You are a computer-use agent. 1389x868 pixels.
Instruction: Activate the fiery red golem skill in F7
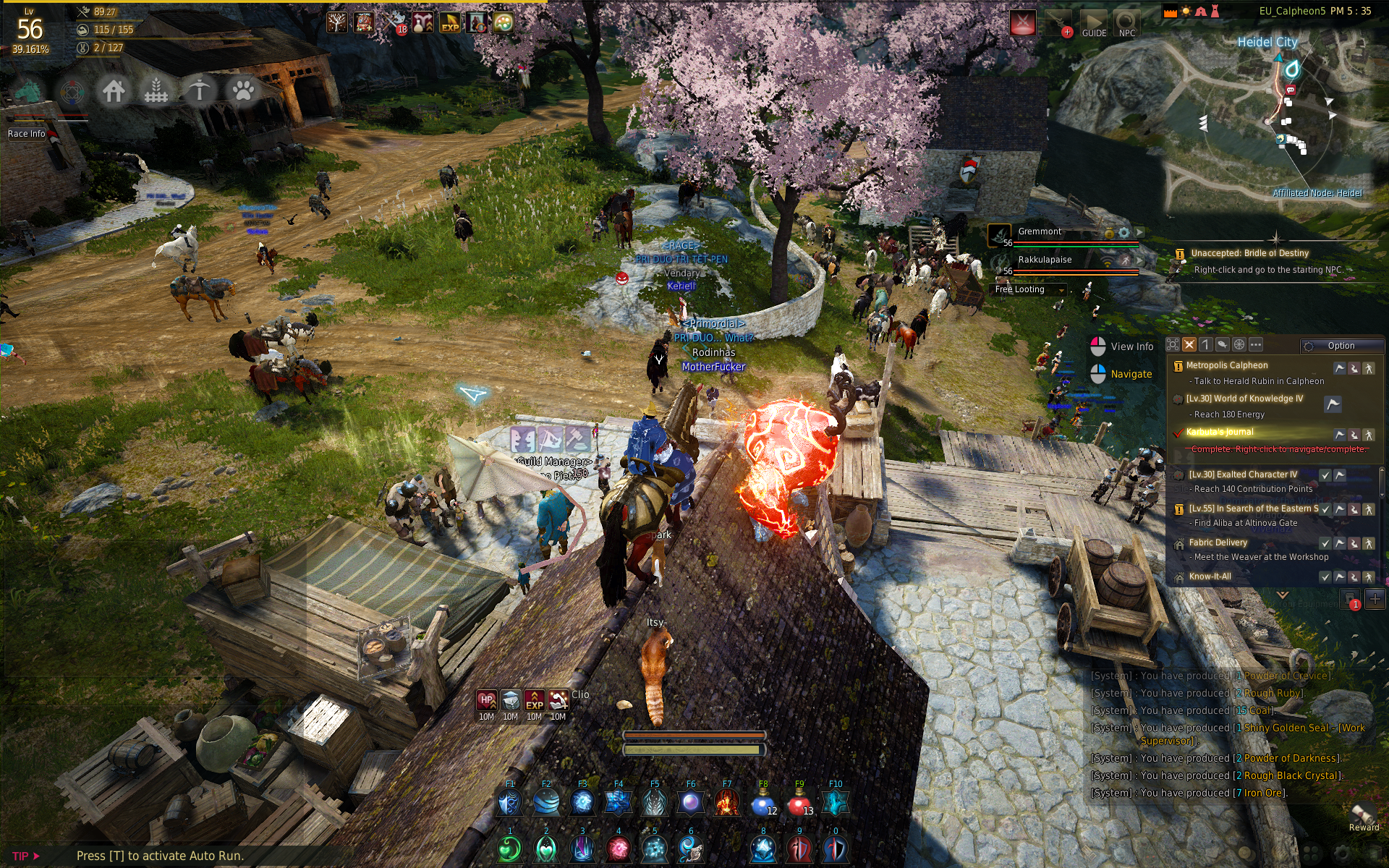click(726, 803)
